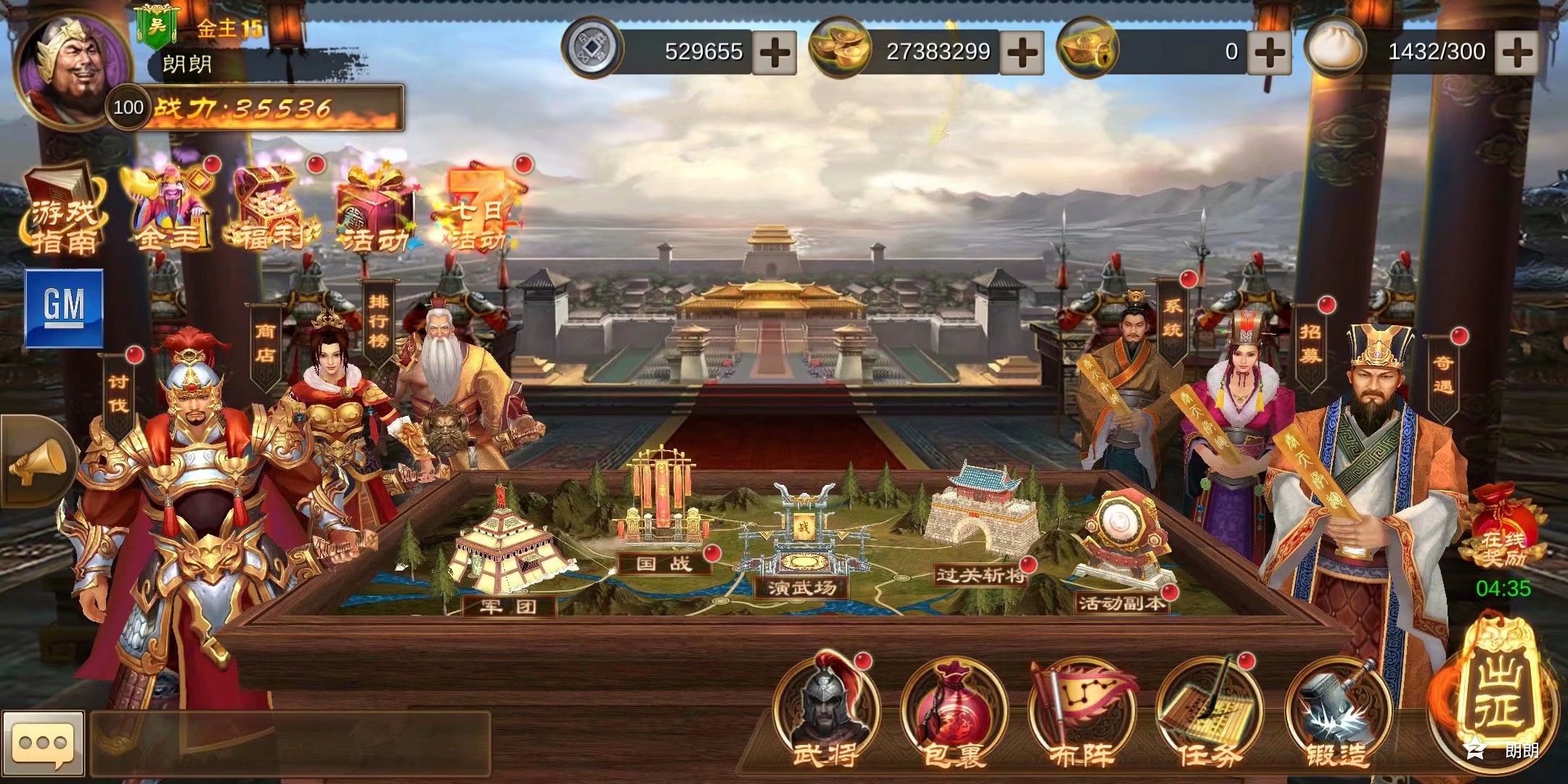Image resolution: width=1568 pixels, height=784 pixels.
Task: Open the 福利 treasure chest rewards
Action: (271, 208)
